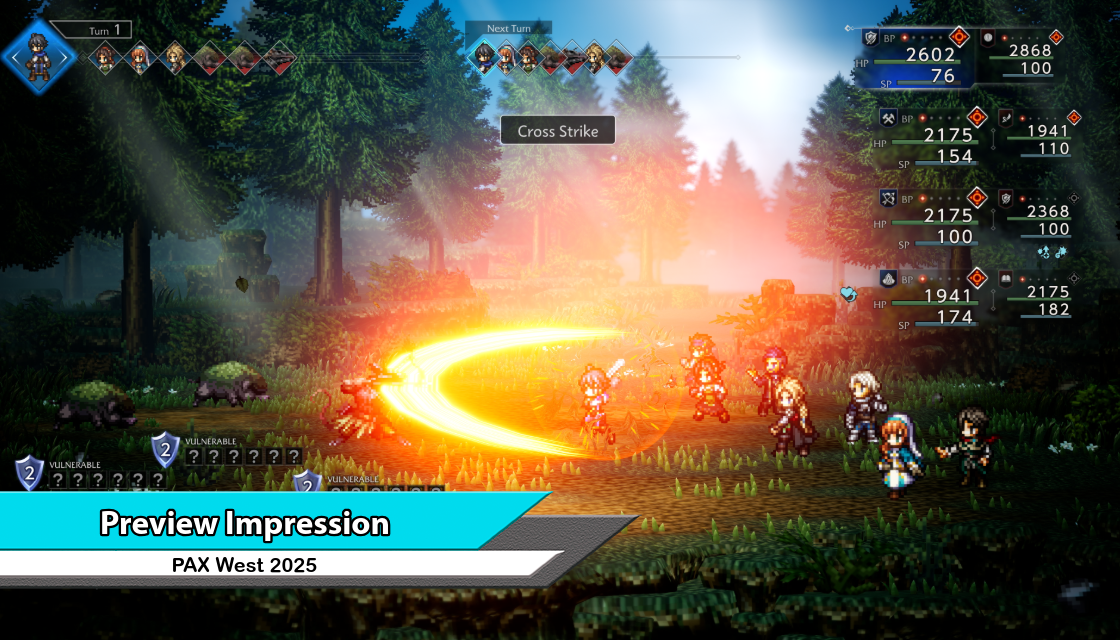This screenshot has width=1120, height=640.
Task: Select the active character's large blue portrait
Action: (x=38, y=57)
